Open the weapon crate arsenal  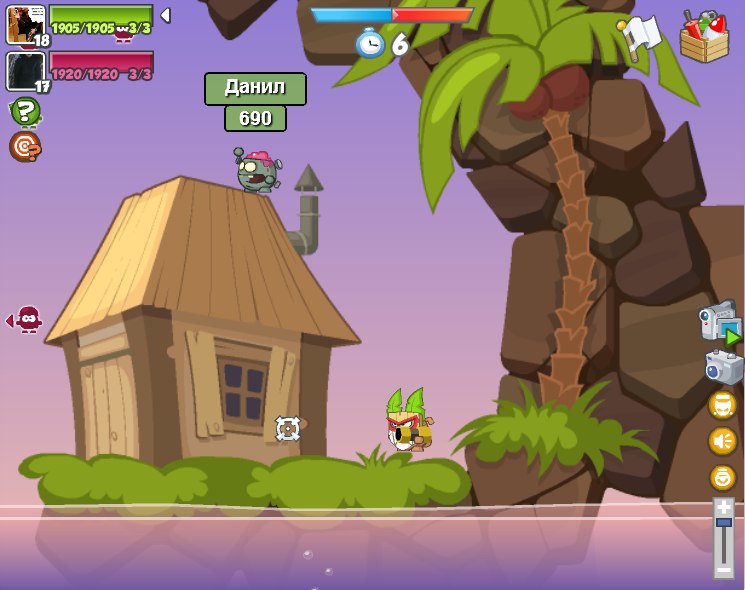point(704,37)
